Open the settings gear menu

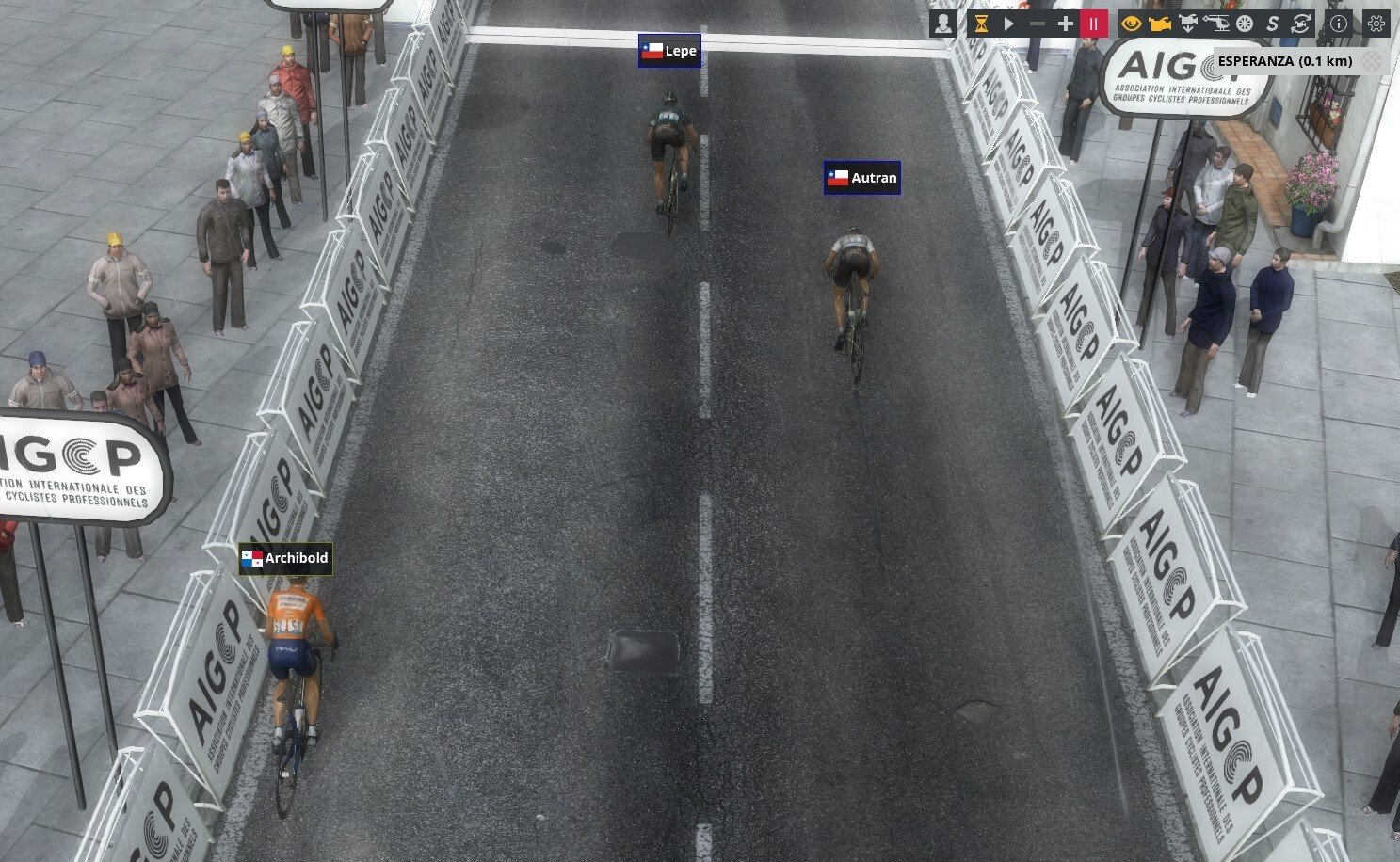[x=1376, y=24]
